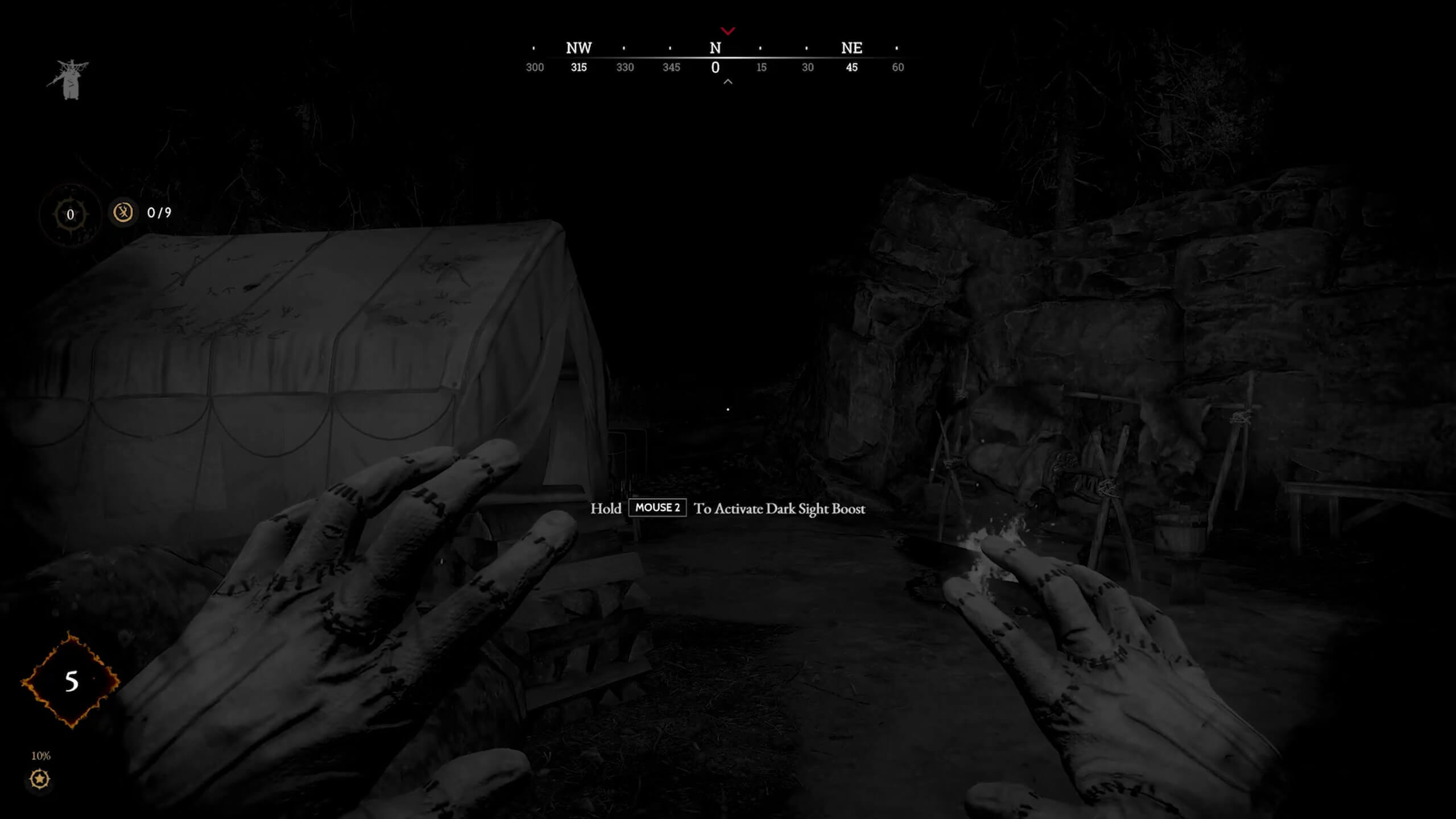Select the fiery diamond badge showing 5

[x=71, y=681]
